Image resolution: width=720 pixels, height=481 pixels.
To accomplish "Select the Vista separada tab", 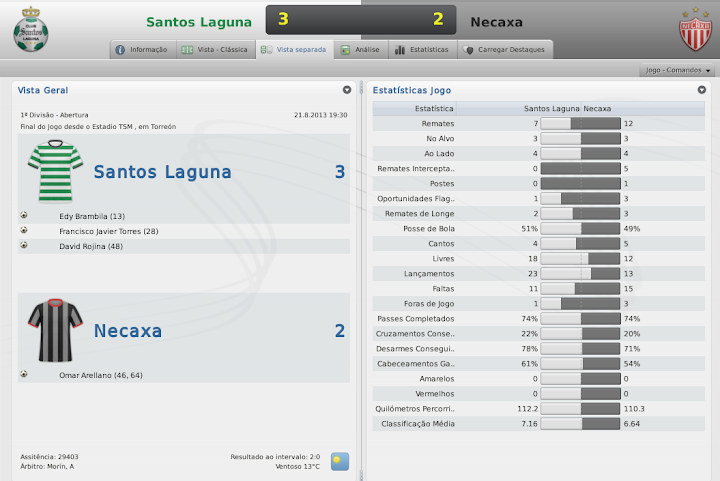I will point(293,49).
